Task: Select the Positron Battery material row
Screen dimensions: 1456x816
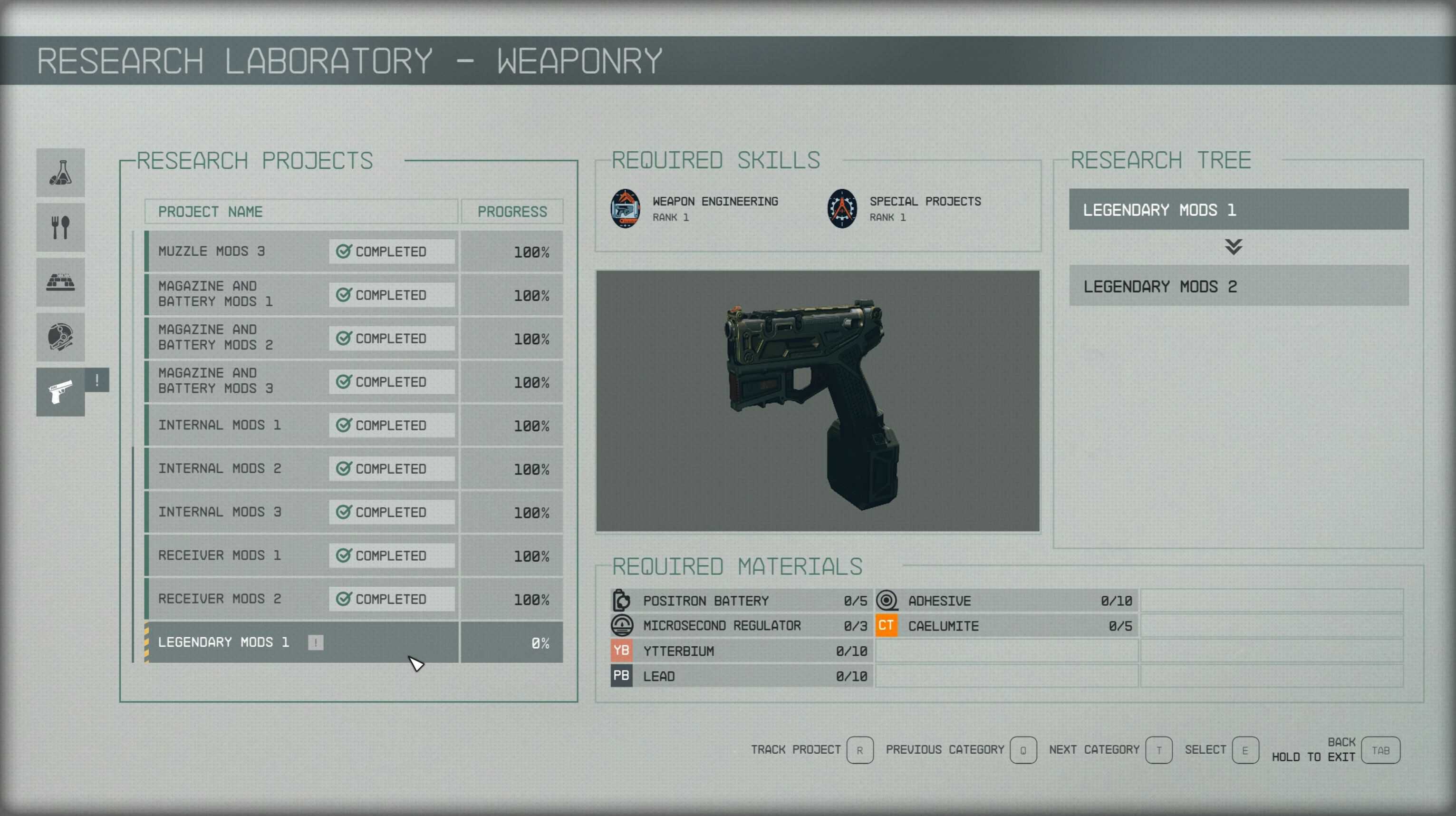Action: [x=741, y=601]
